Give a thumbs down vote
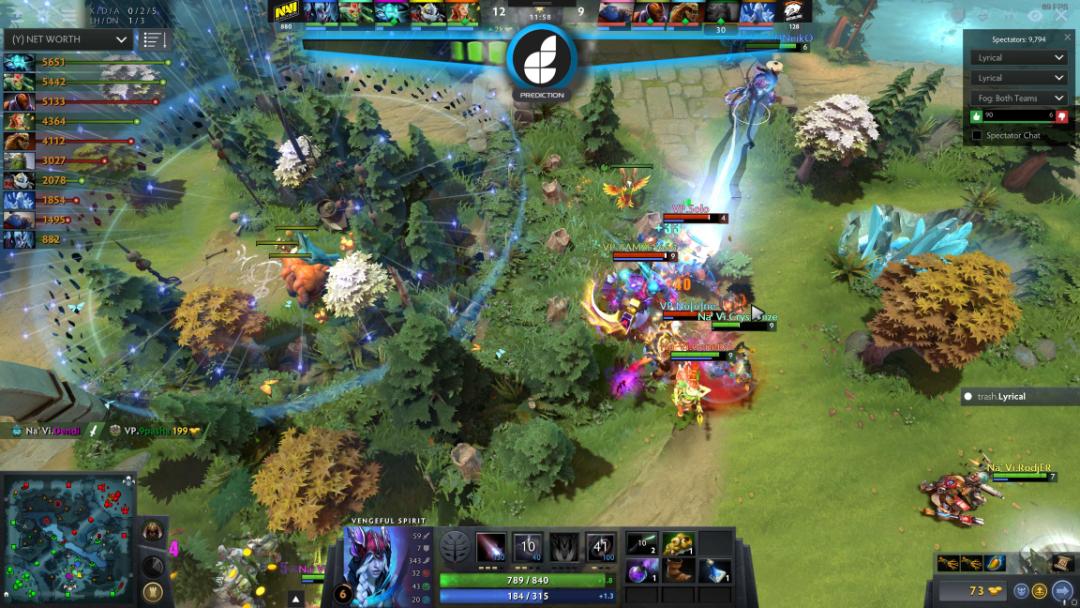 tap(1061, 116)
